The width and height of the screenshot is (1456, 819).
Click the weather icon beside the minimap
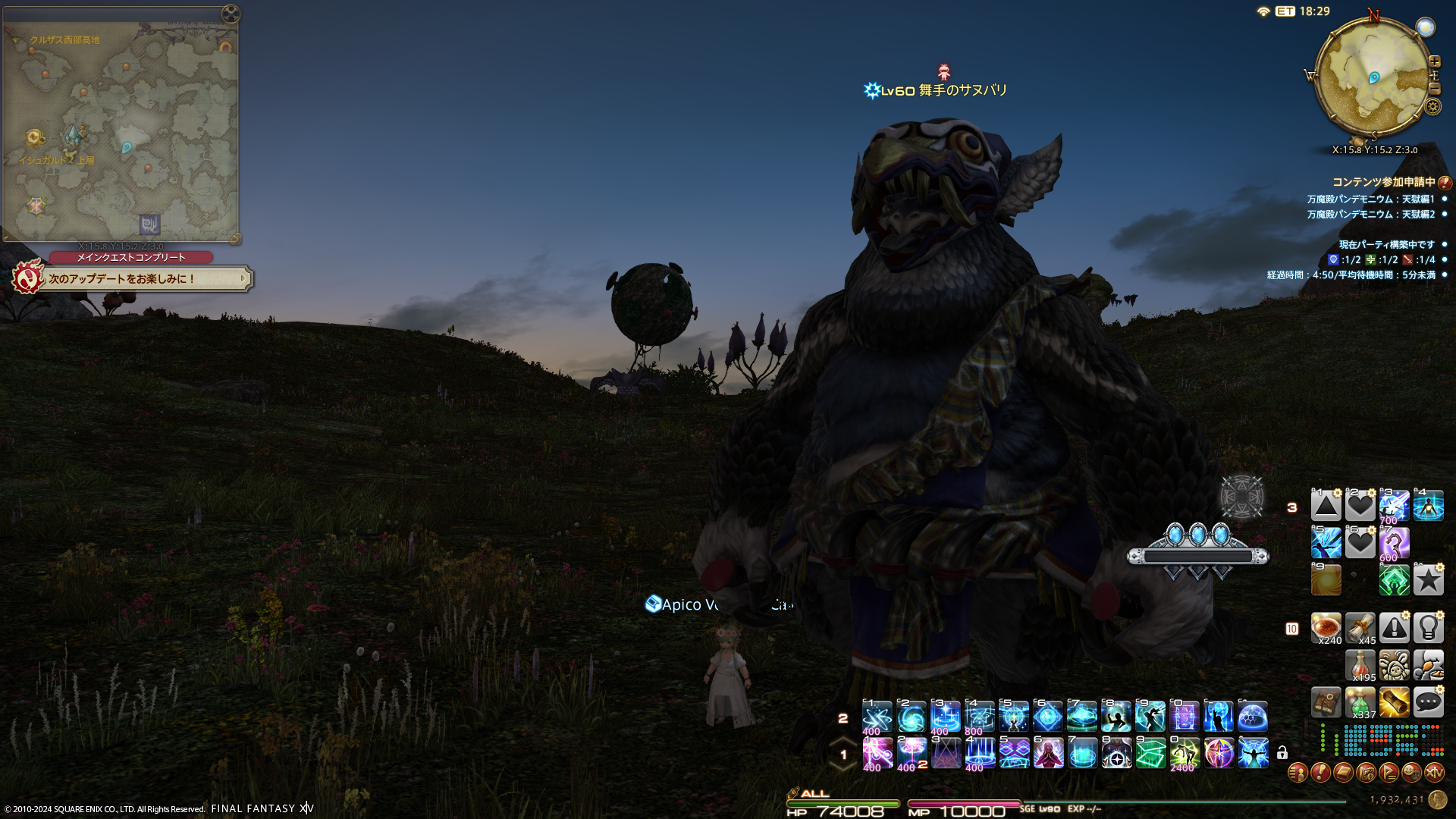coord(1426,28)
